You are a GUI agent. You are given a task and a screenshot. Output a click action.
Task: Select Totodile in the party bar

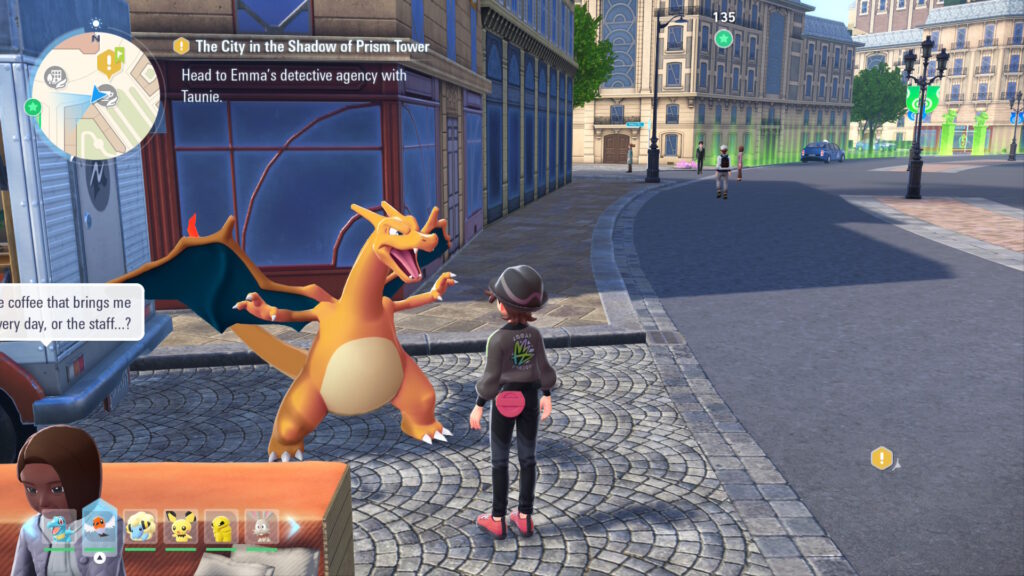[58, 525]
